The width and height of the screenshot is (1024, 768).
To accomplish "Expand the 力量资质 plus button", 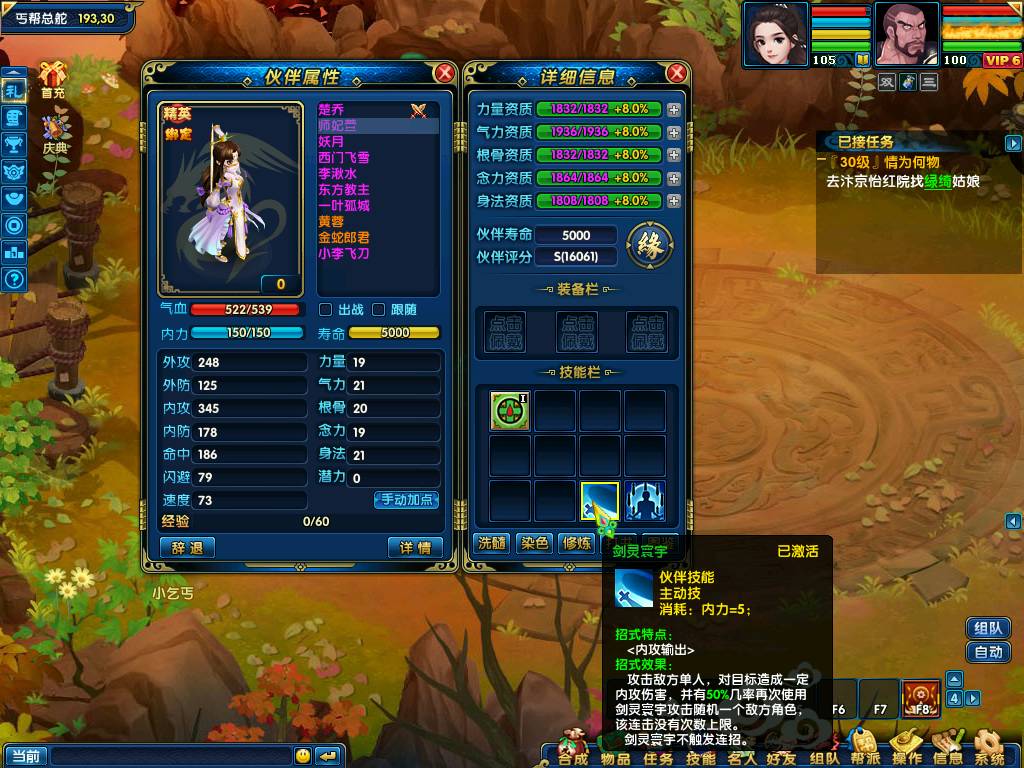I will coord(674,109).
